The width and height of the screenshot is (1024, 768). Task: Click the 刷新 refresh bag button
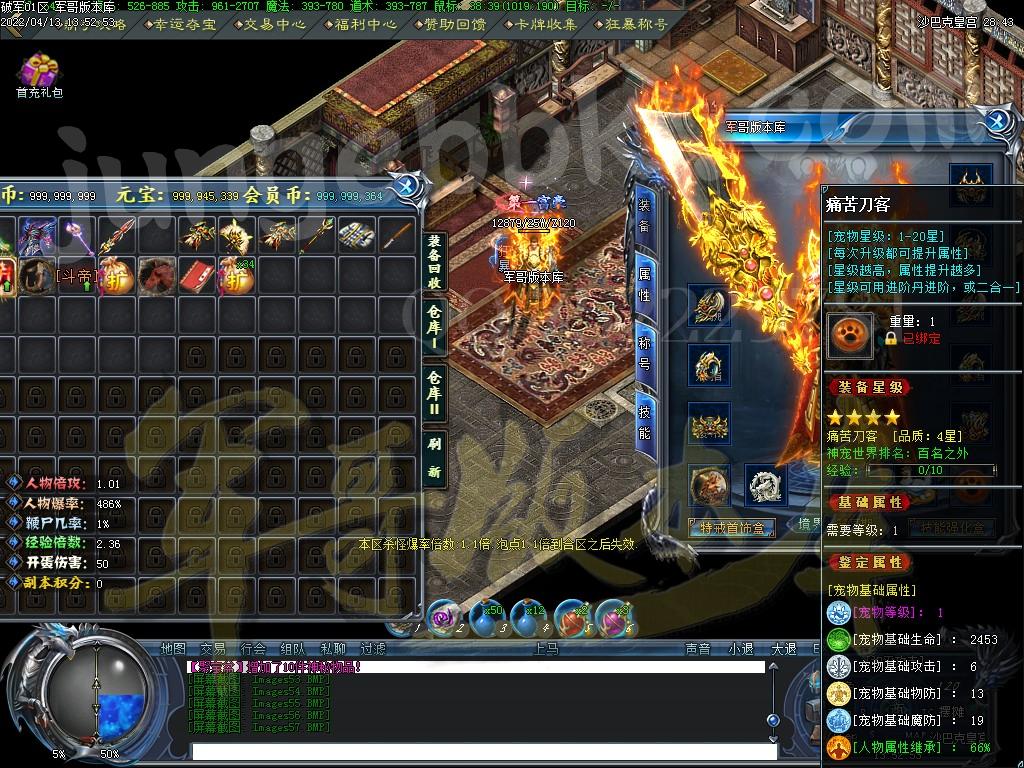pos(434,456)
